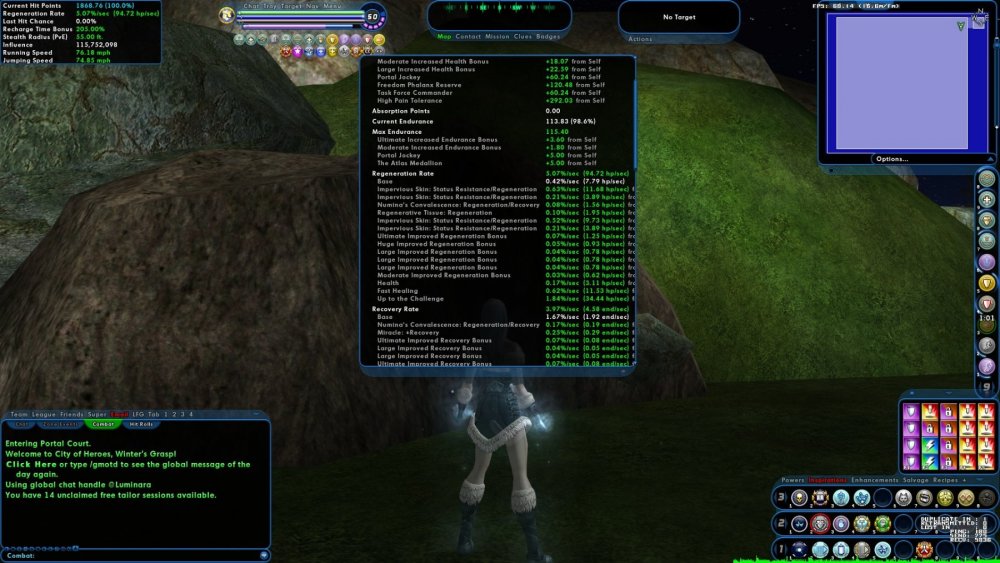Open the Powers window
The height and width of the screenshot is (563, 1000).
[793, 480]
